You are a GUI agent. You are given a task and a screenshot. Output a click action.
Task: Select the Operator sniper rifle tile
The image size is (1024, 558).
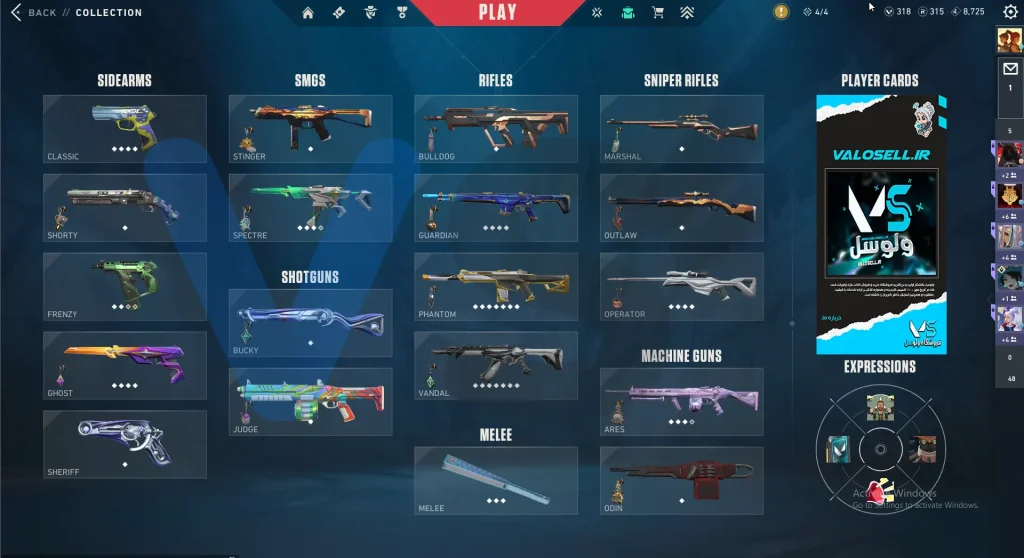pyautogui.click(x=681, y=287)
